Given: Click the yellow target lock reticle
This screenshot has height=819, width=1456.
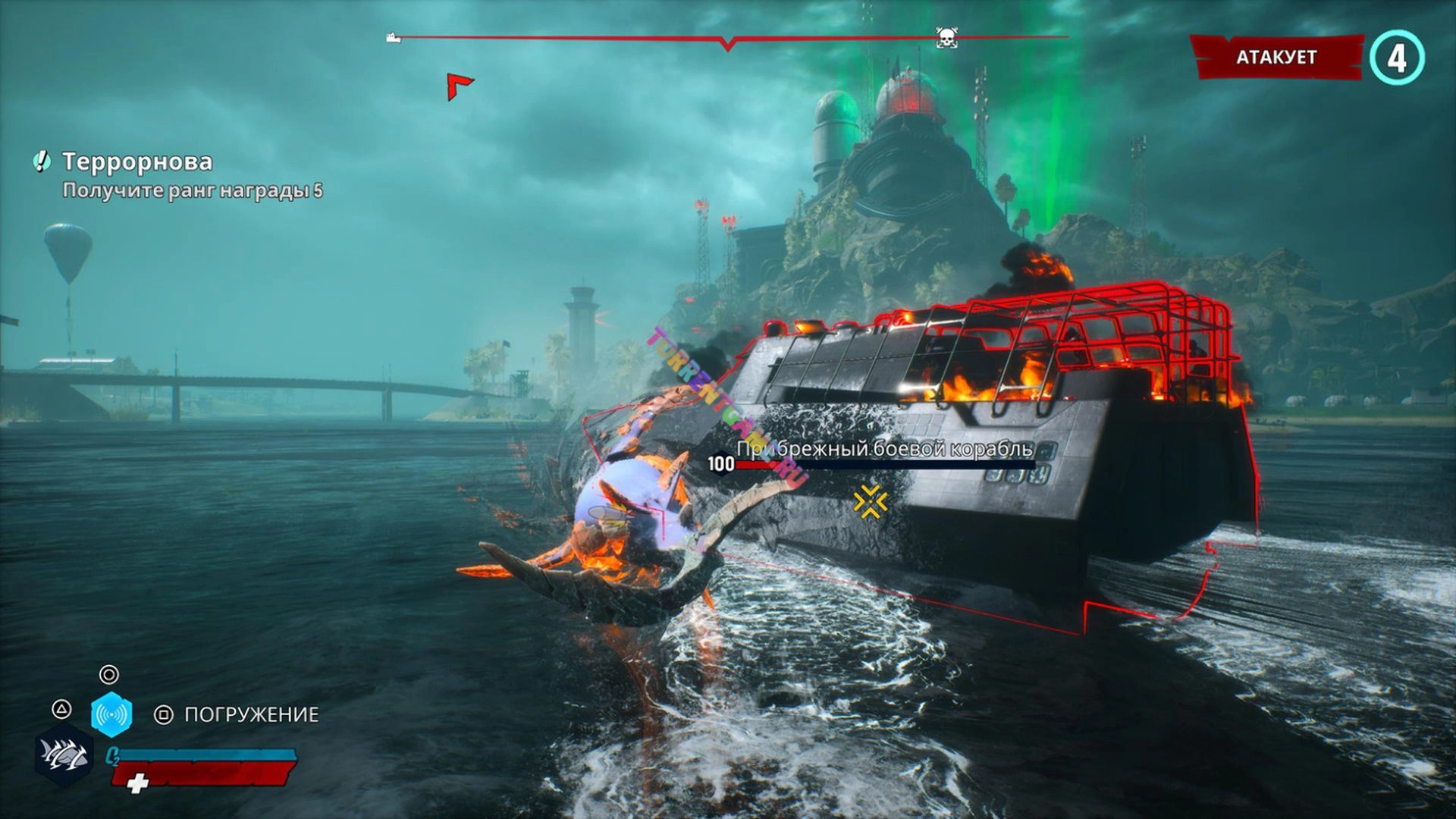Looking at the screenshot, I should pos(871,501).
